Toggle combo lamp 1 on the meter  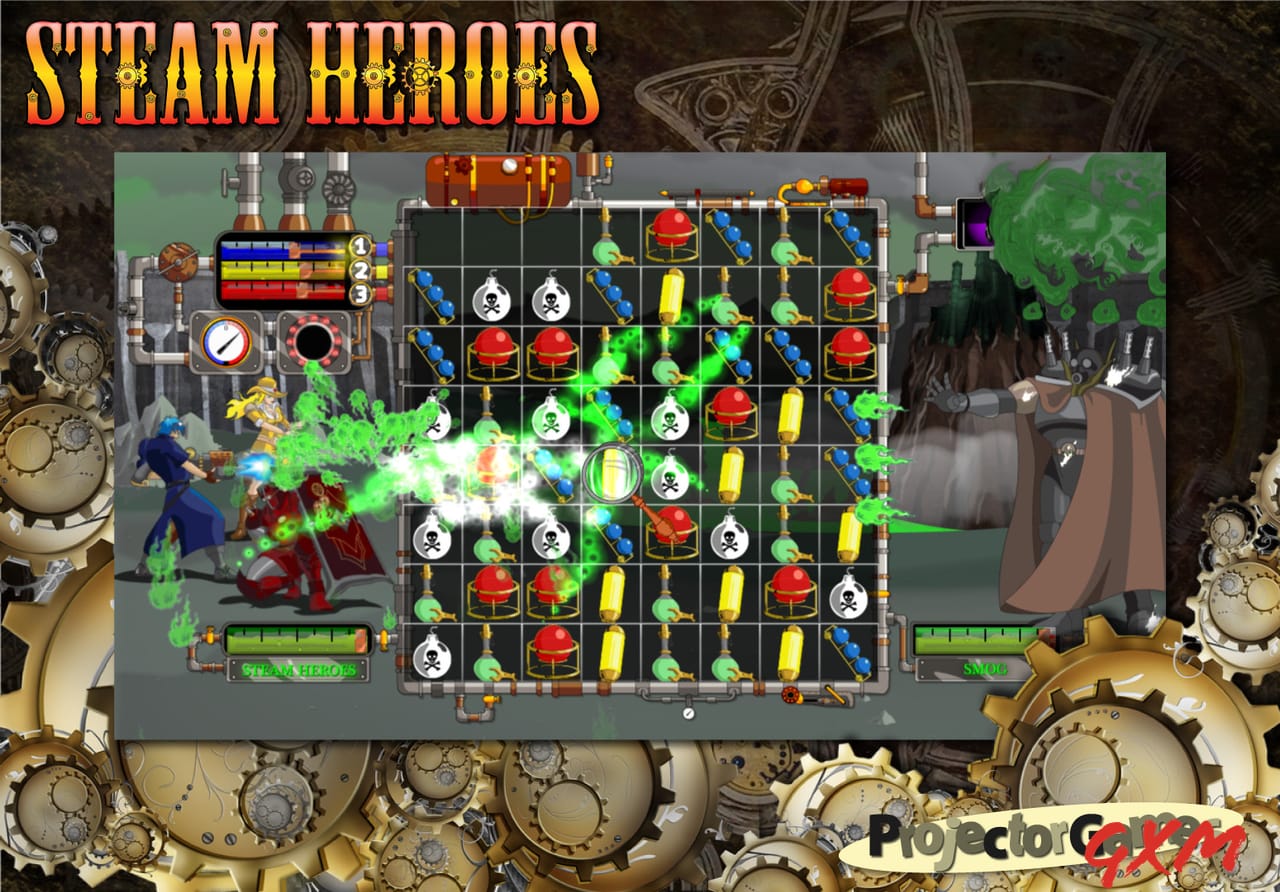pyautogui.click(x=359, y=246)
